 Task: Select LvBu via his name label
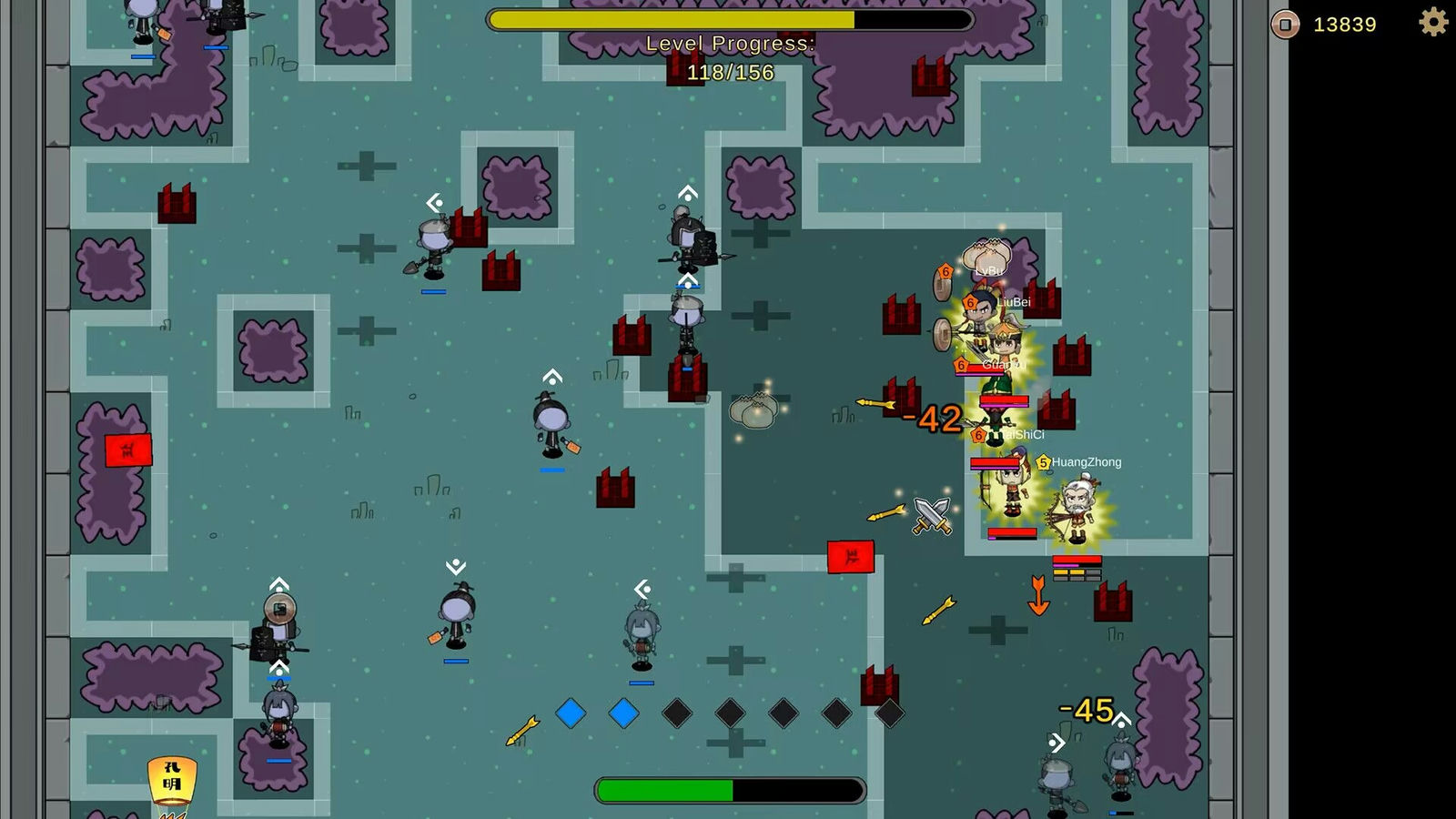988,271
